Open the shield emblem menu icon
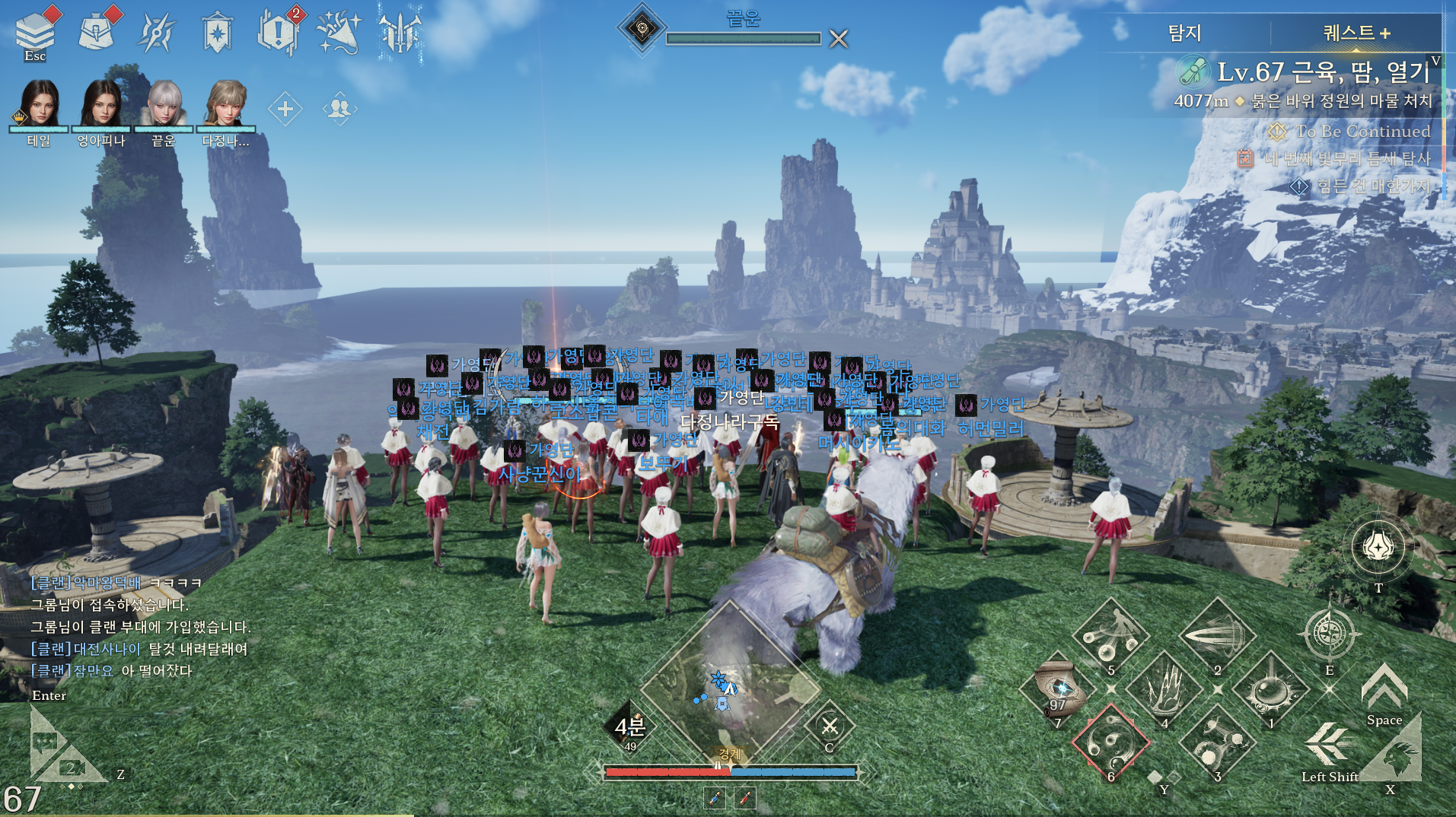1456x817 pixels. (x=217, y=32)
